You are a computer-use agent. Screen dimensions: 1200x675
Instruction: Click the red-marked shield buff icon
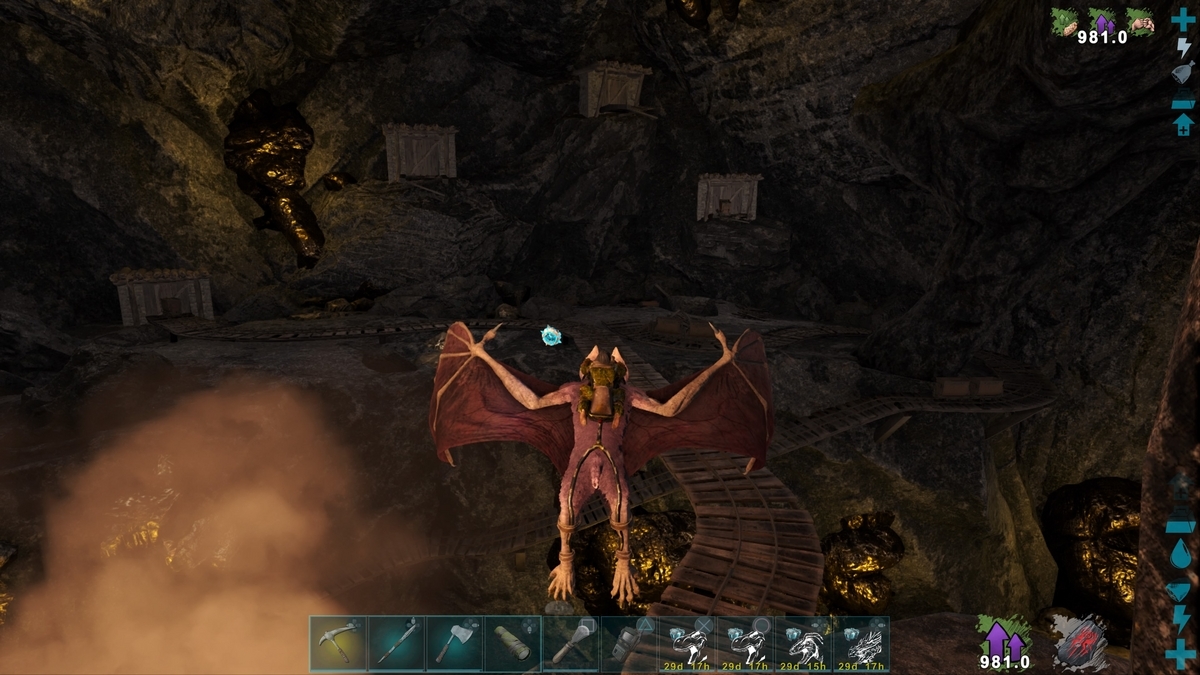(1080, 643)
